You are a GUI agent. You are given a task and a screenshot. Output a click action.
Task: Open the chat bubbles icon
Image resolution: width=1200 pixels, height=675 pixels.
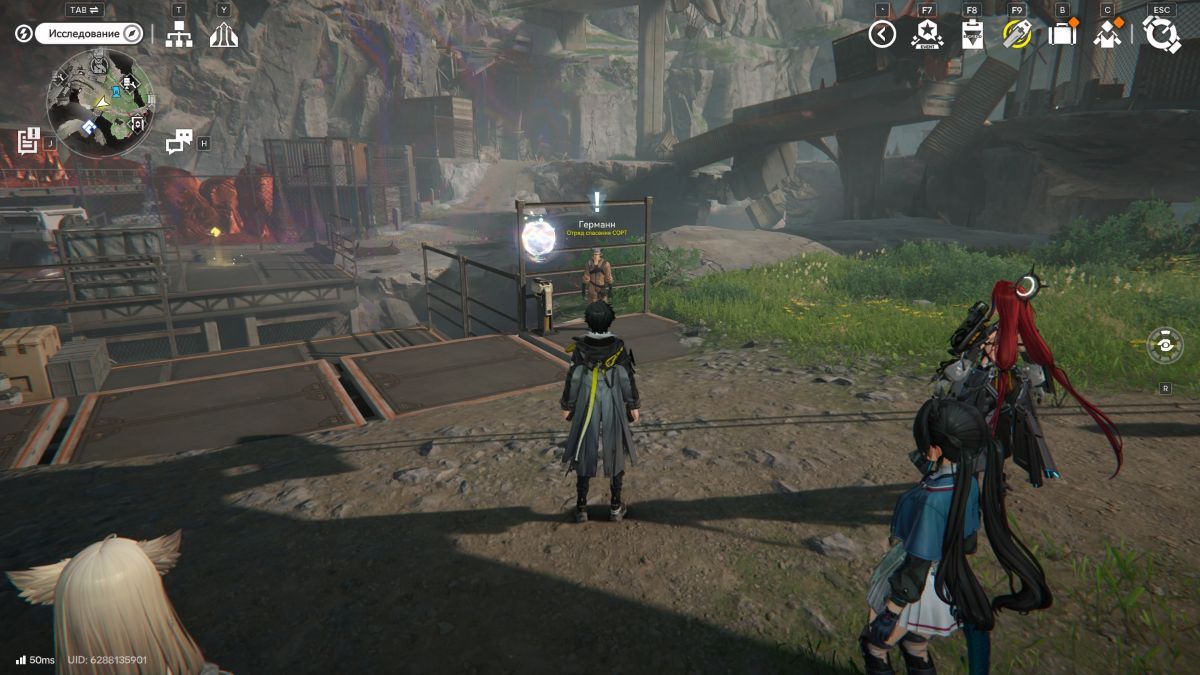(178, 142)
